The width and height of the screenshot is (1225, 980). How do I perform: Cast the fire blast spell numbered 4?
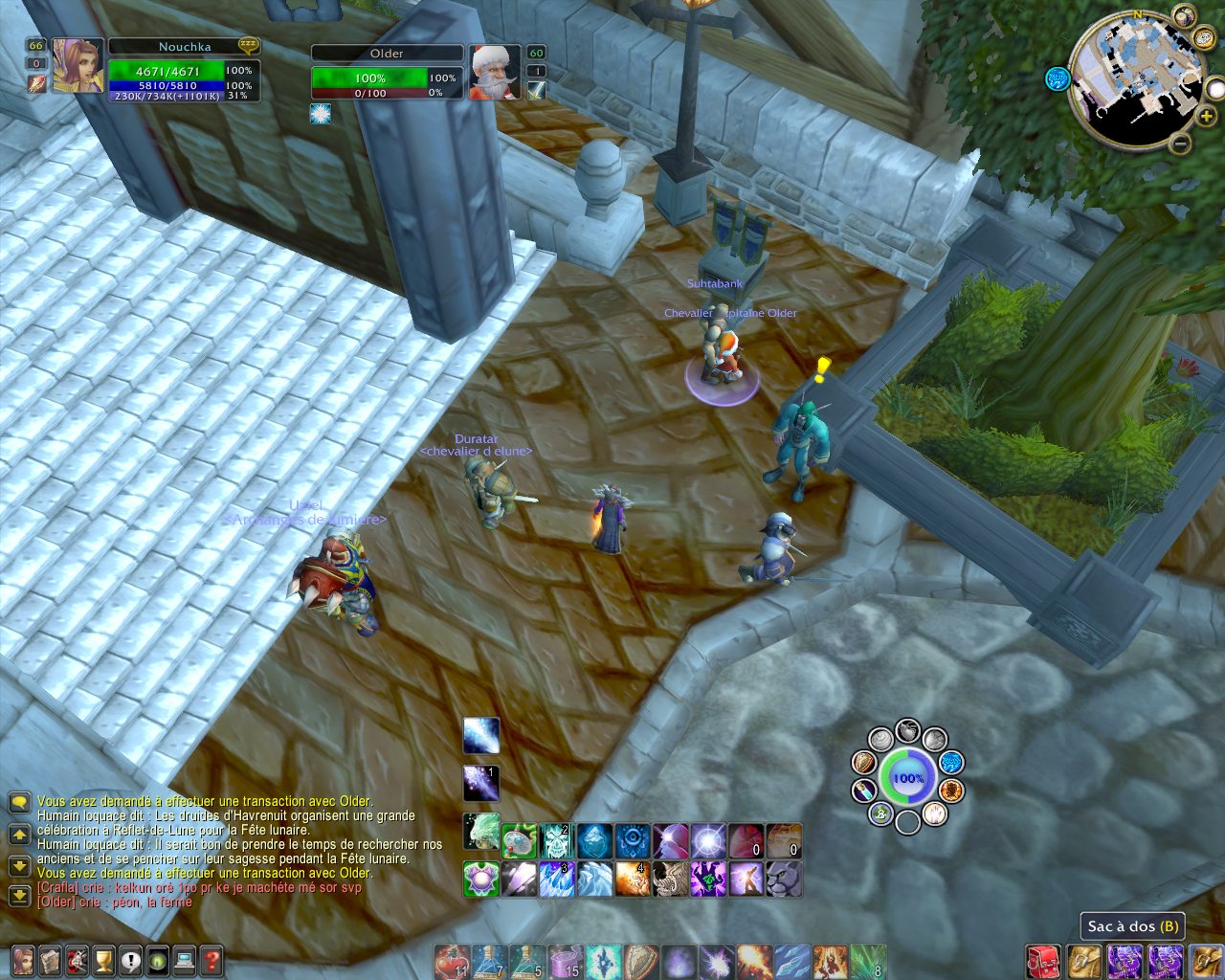(x=633, y=879)
